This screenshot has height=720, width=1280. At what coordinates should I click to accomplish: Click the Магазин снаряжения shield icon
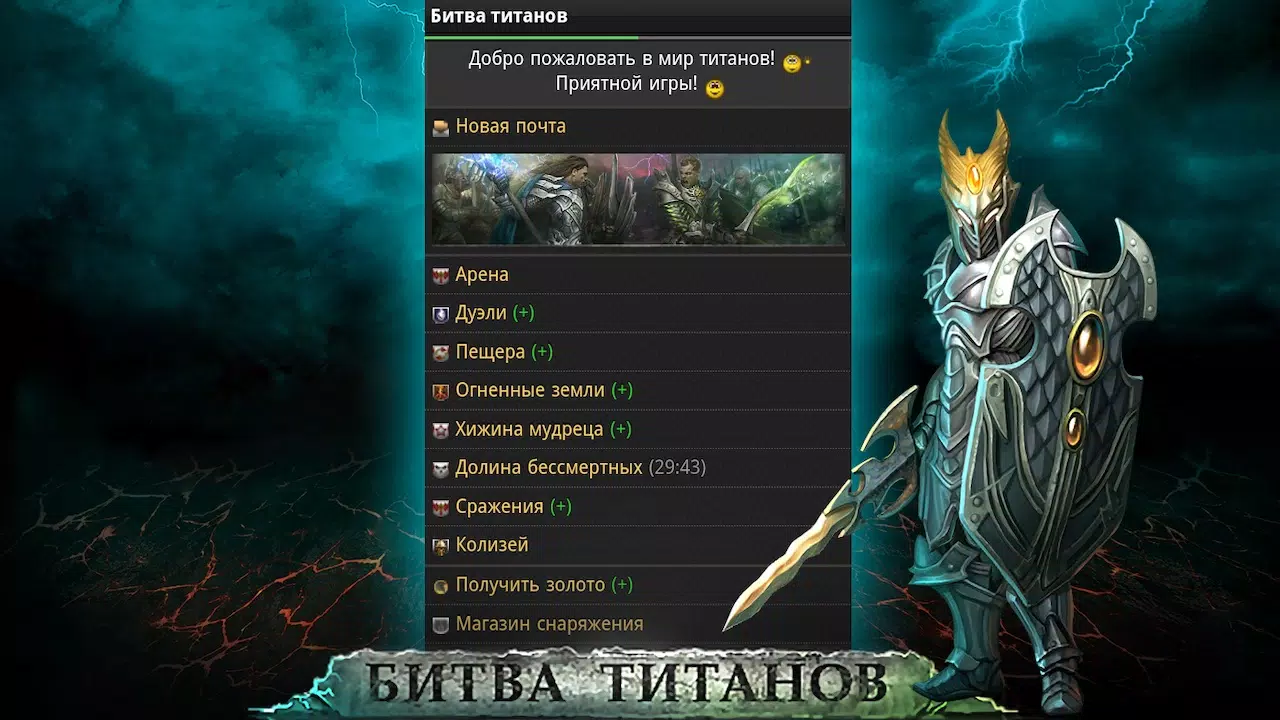439,623
